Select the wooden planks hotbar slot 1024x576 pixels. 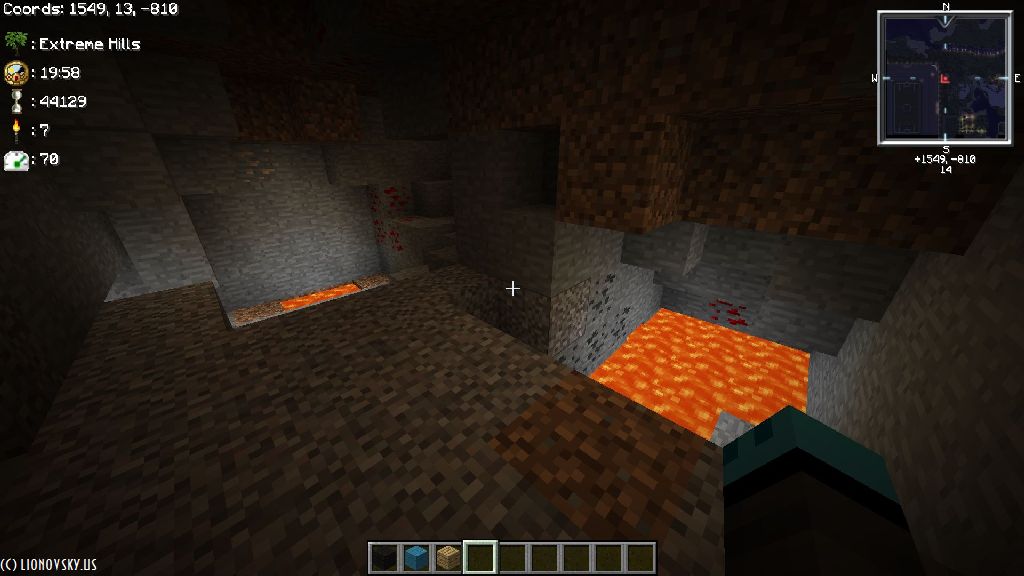point(448,557)
